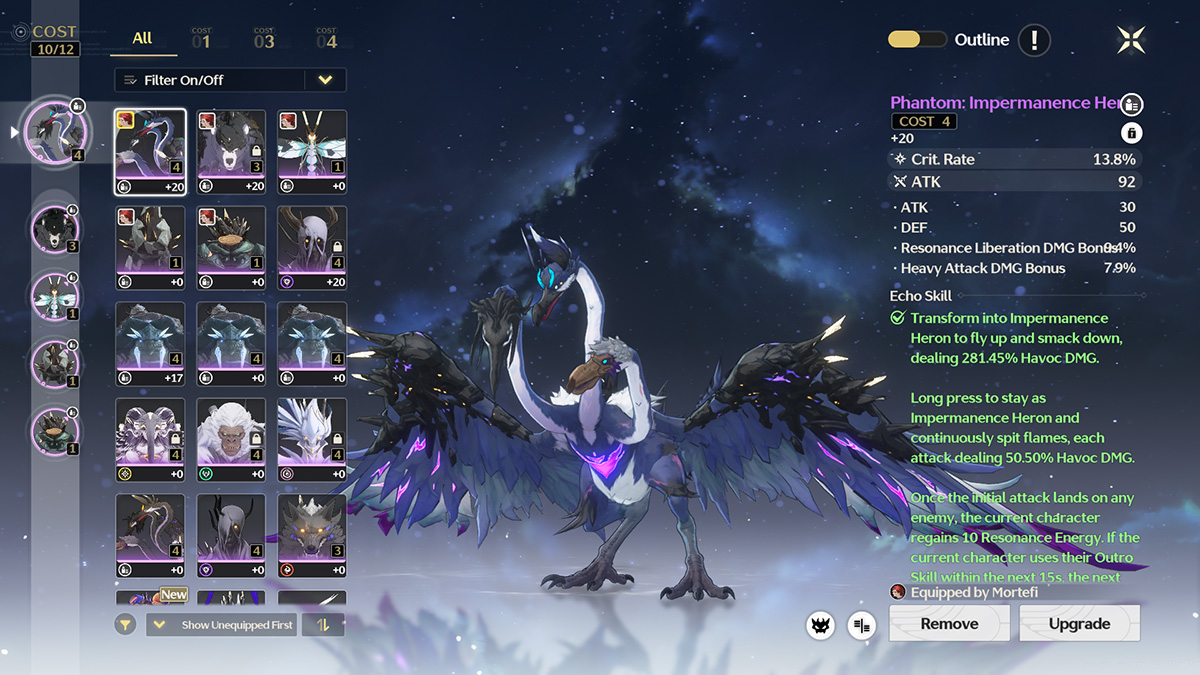Image resolution: width=1200 pixels, height=675 pixels.
Task: Reverse the sort order arrows
Action: click(x=323, y=625)
